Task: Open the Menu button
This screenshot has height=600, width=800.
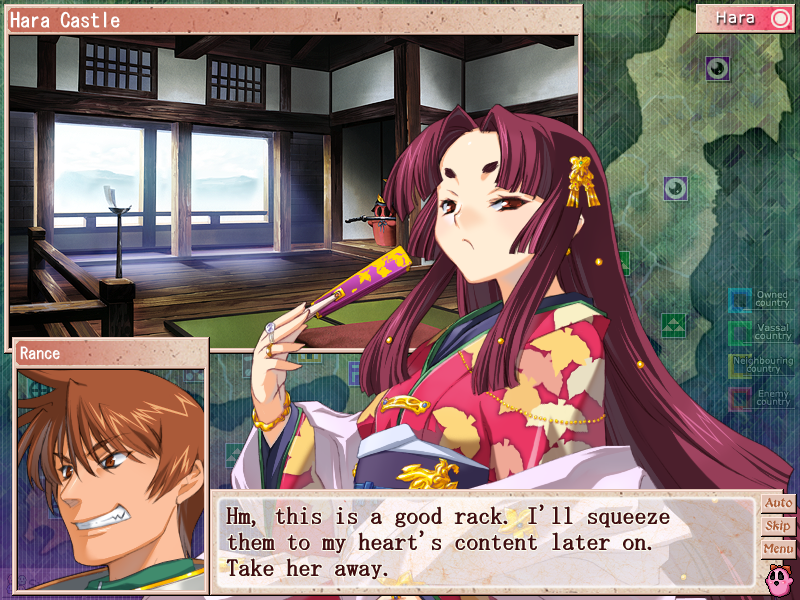Action: click(x=778, y=549)
